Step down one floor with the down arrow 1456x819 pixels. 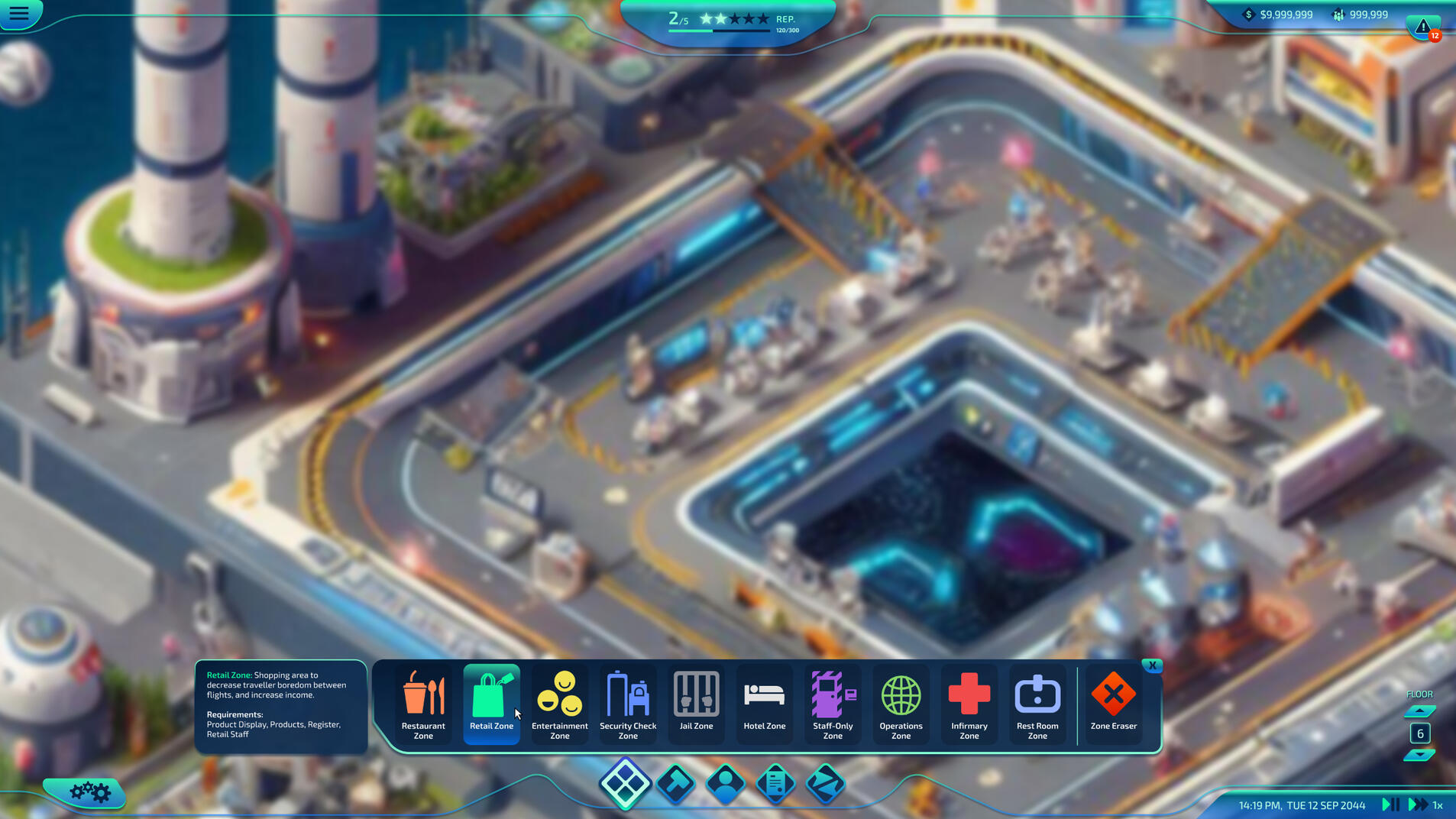[1420, 758]
